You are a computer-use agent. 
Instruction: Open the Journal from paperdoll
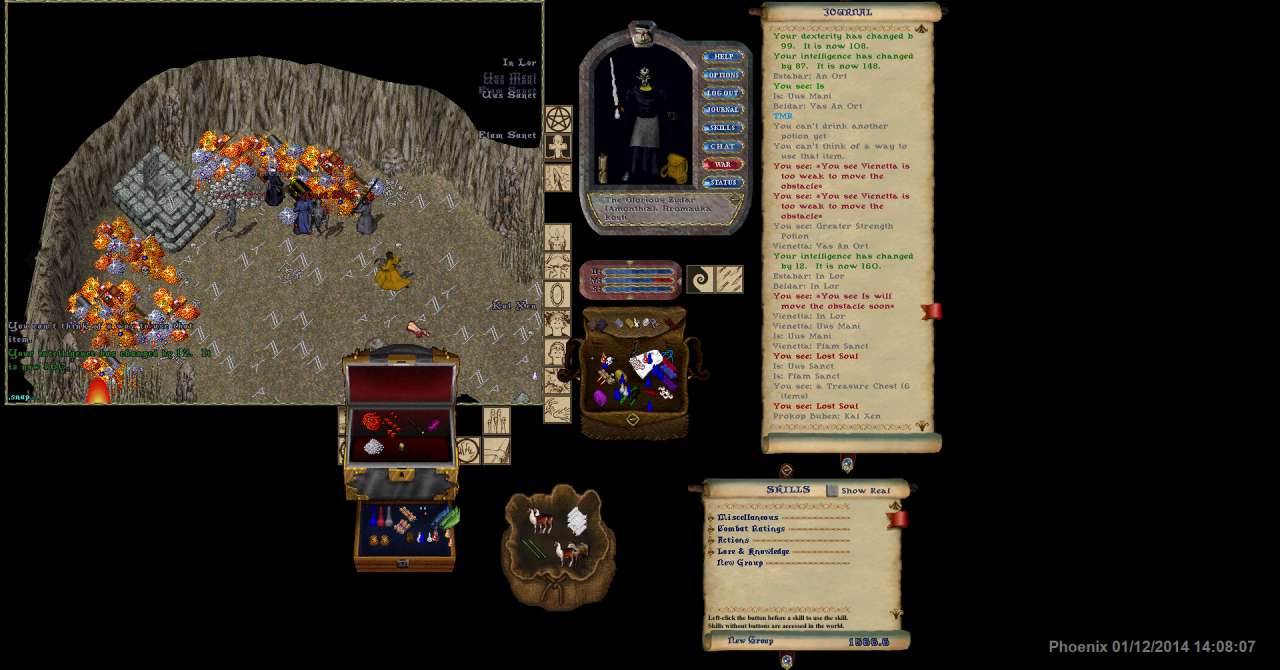[x=722, y=110]
